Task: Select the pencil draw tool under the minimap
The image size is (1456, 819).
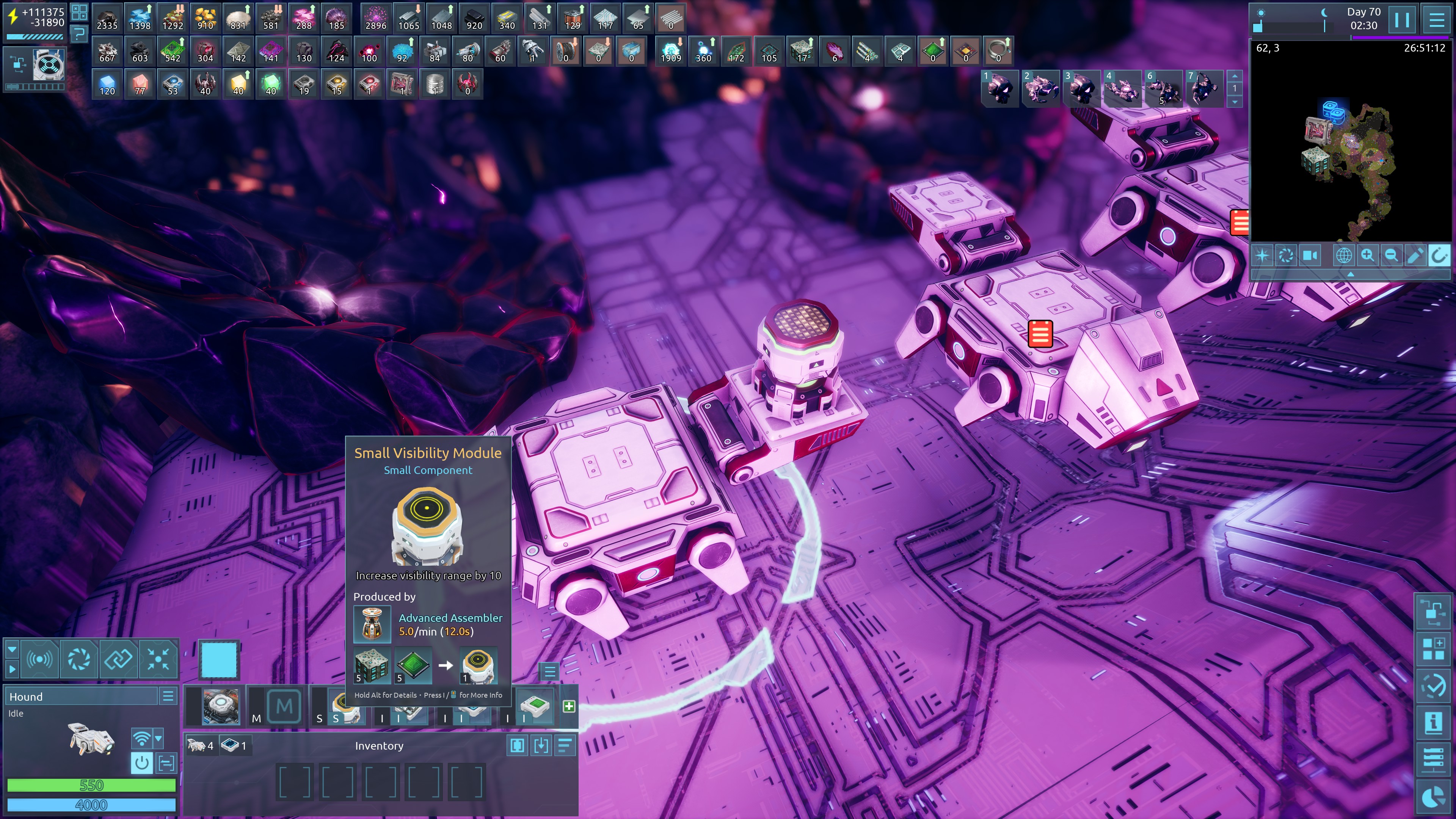Action: point(1415,256)
